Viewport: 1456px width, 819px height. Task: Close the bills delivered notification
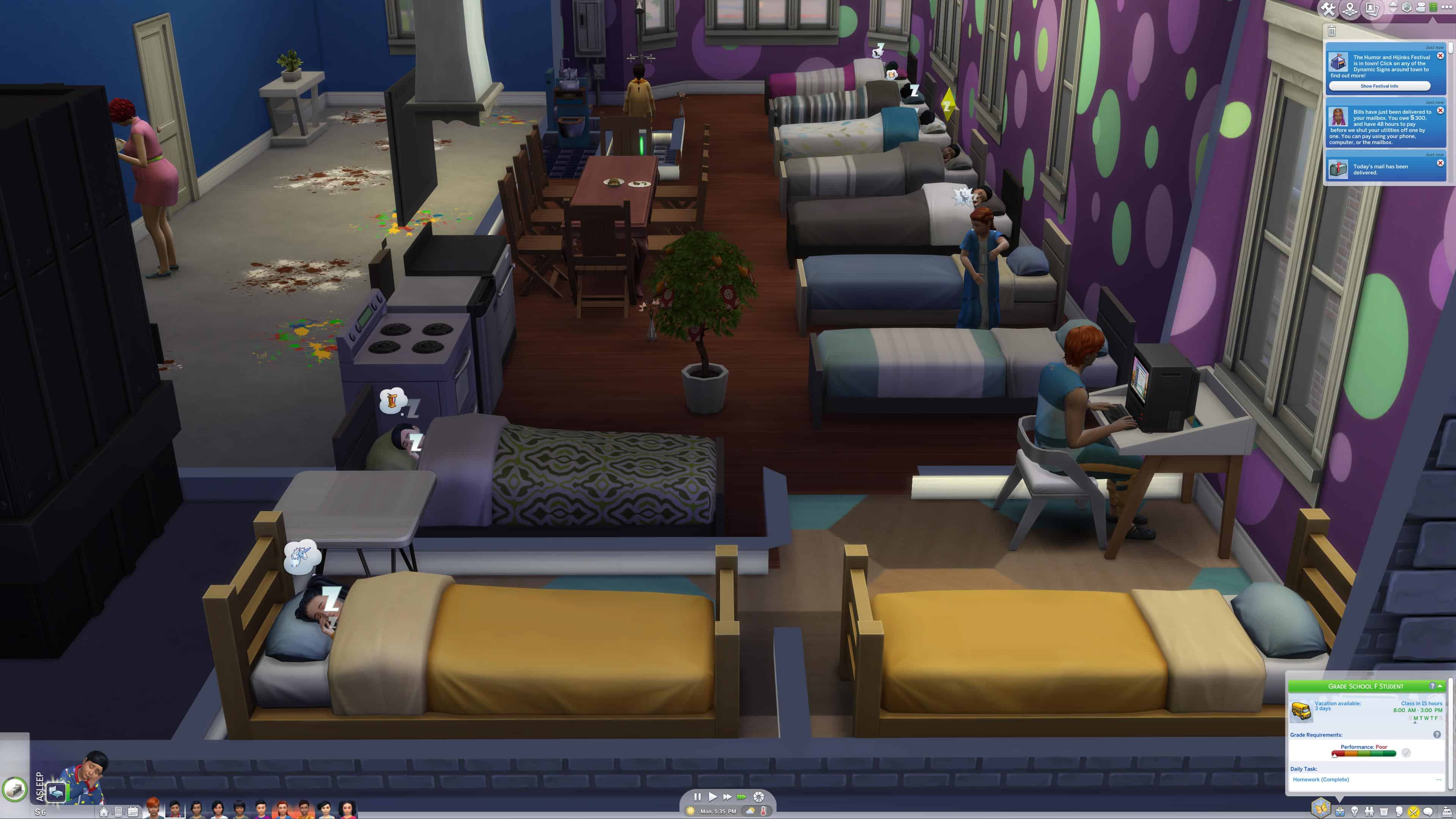click(x=1440, y=111)
